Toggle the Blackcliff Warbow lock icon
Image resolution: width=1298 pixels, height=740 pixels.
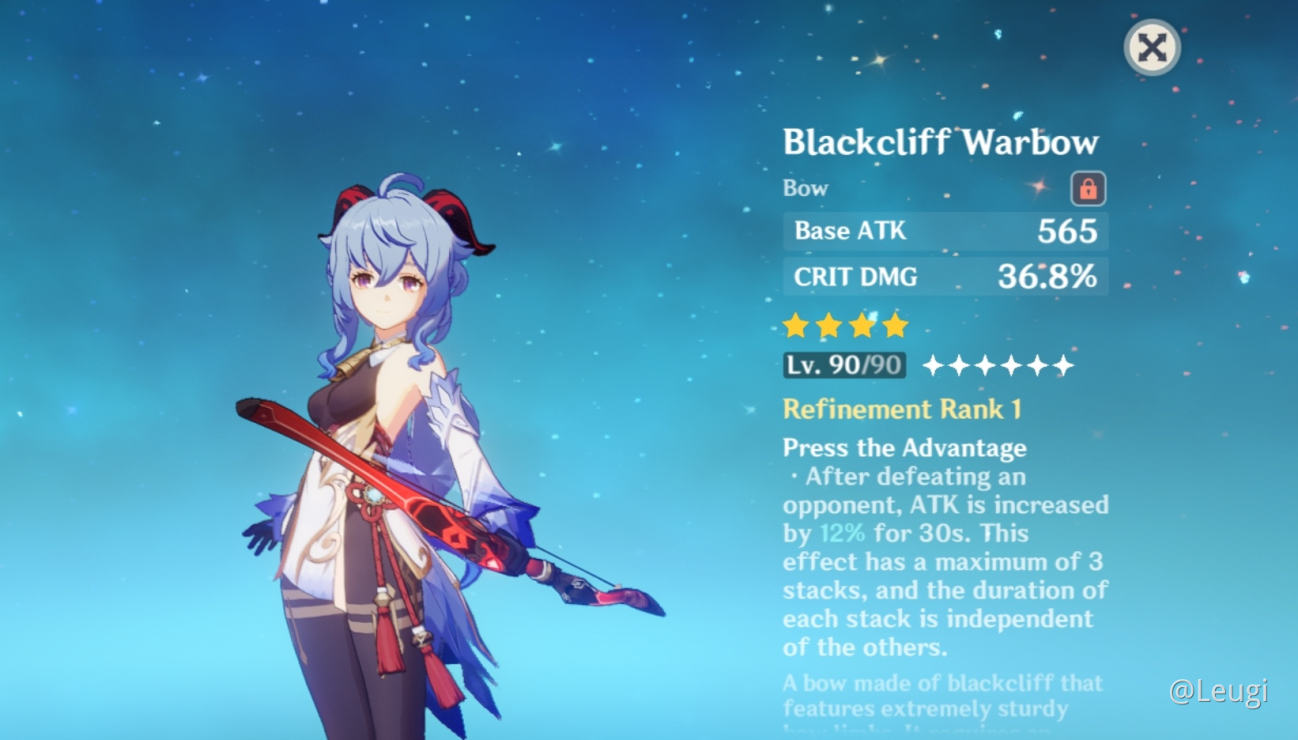pyautogui.click(x=1088, y=188)
